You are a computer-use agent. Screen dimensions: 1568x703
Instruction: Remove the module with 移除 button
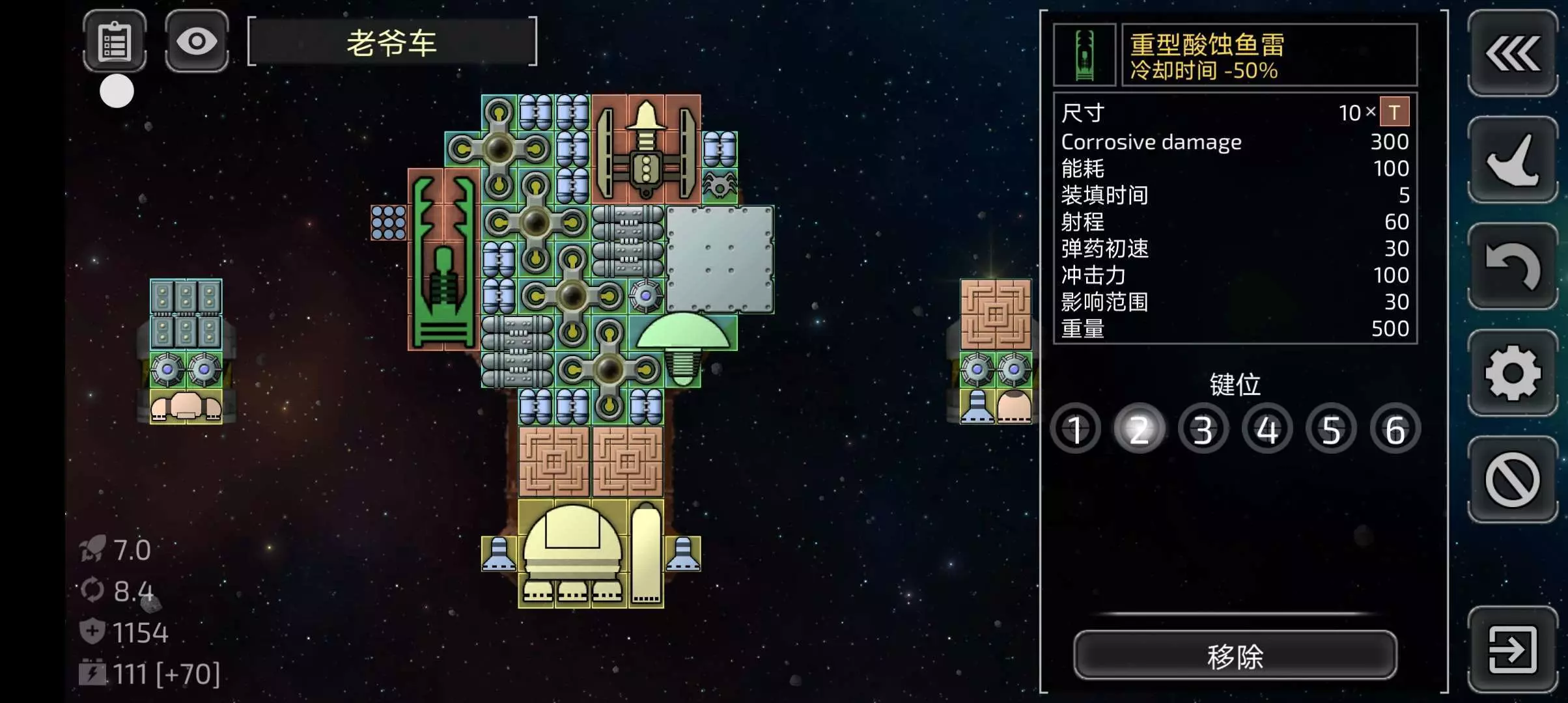coord(1235,655)
